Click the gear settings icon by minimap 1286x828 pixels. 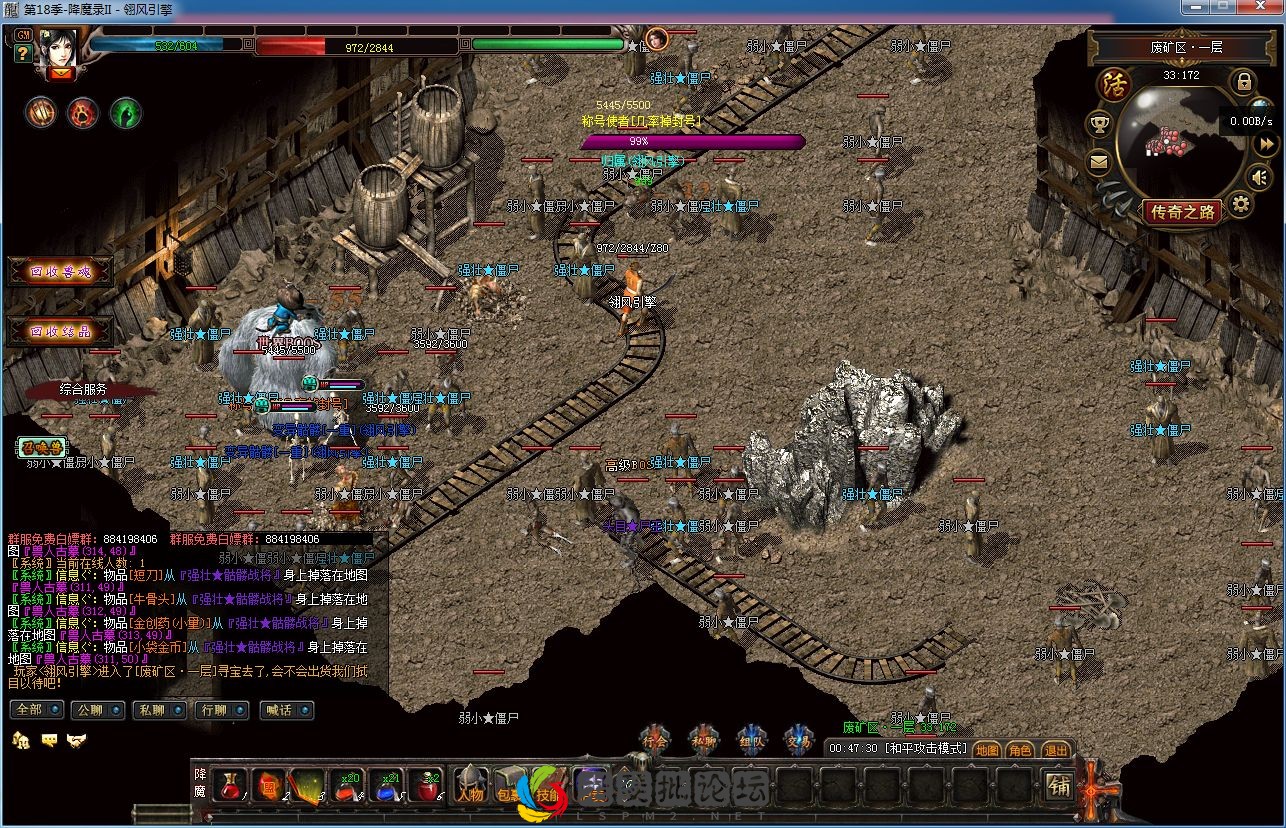(1240, 205)
